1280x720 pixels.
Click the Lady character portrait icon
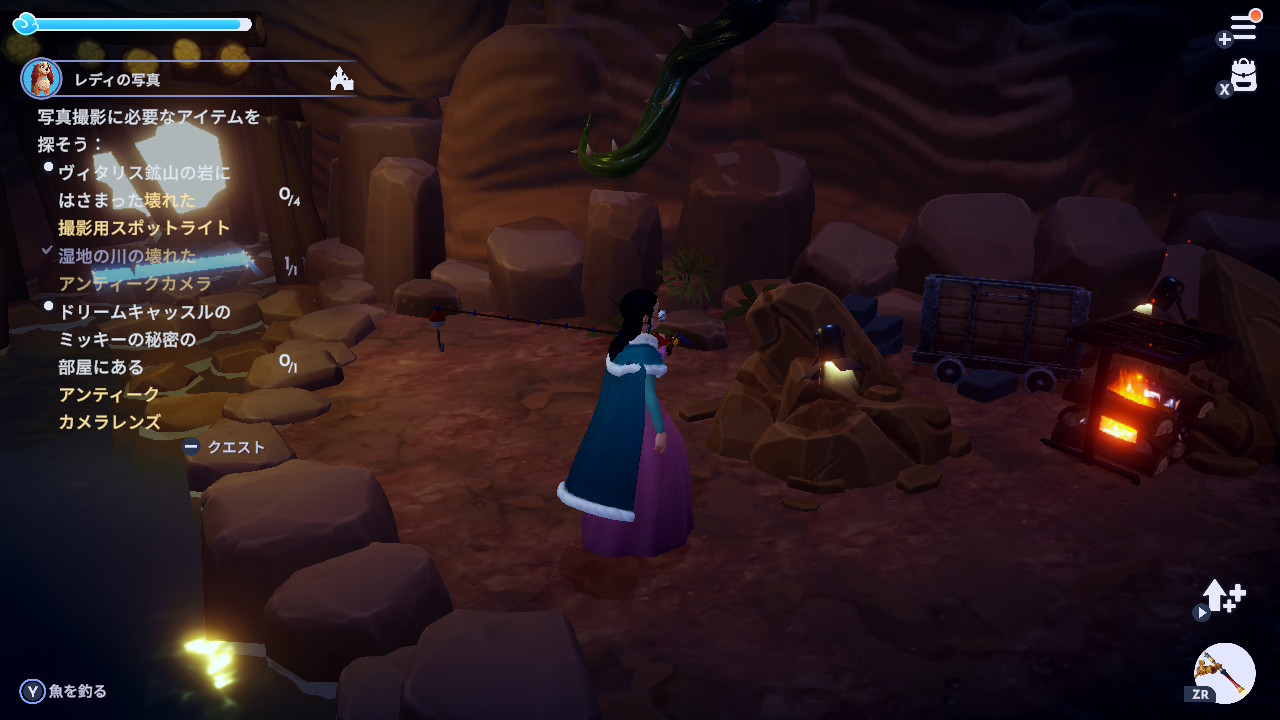tap(41, 78)
